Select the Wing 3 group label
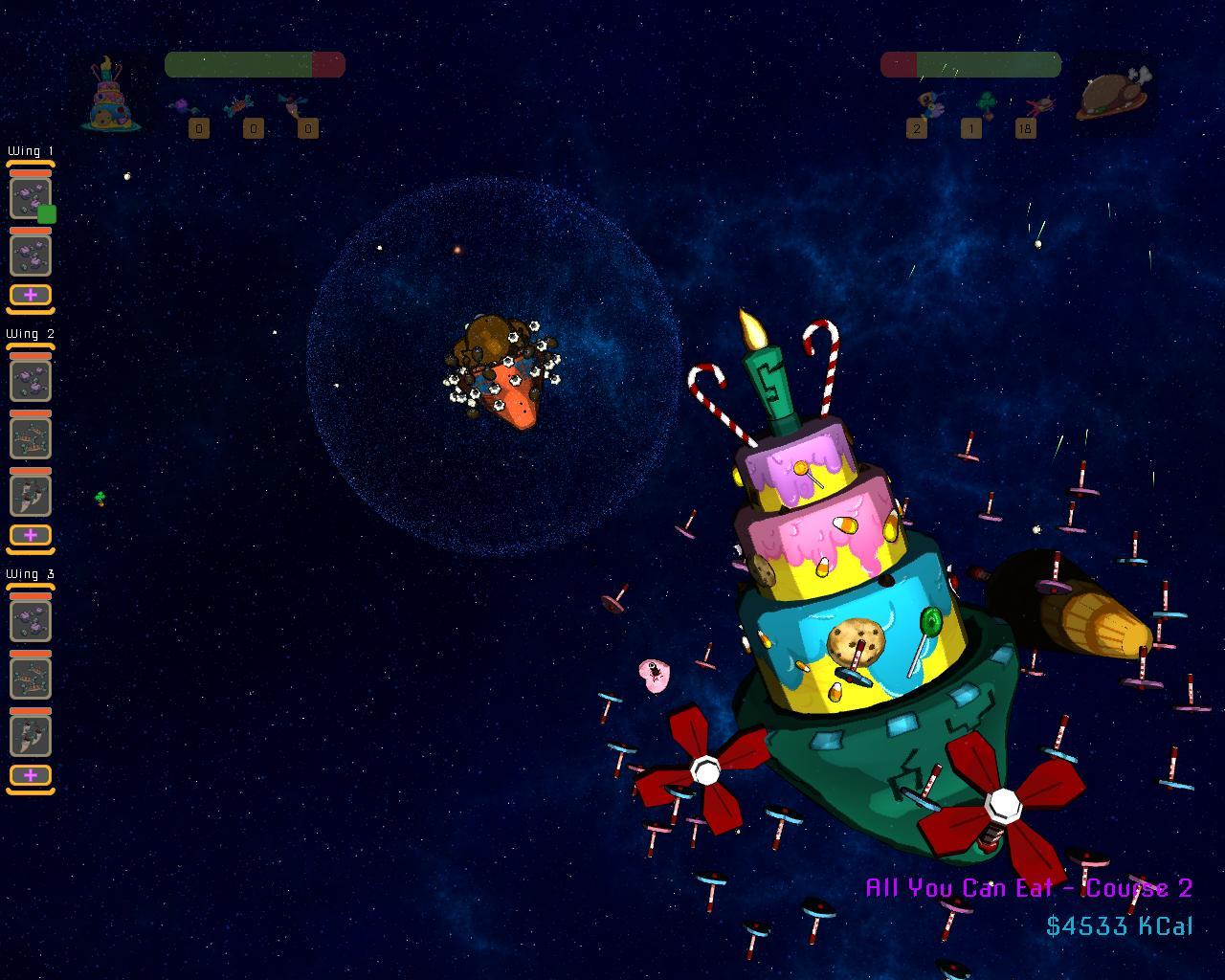 tap(31, 574)
